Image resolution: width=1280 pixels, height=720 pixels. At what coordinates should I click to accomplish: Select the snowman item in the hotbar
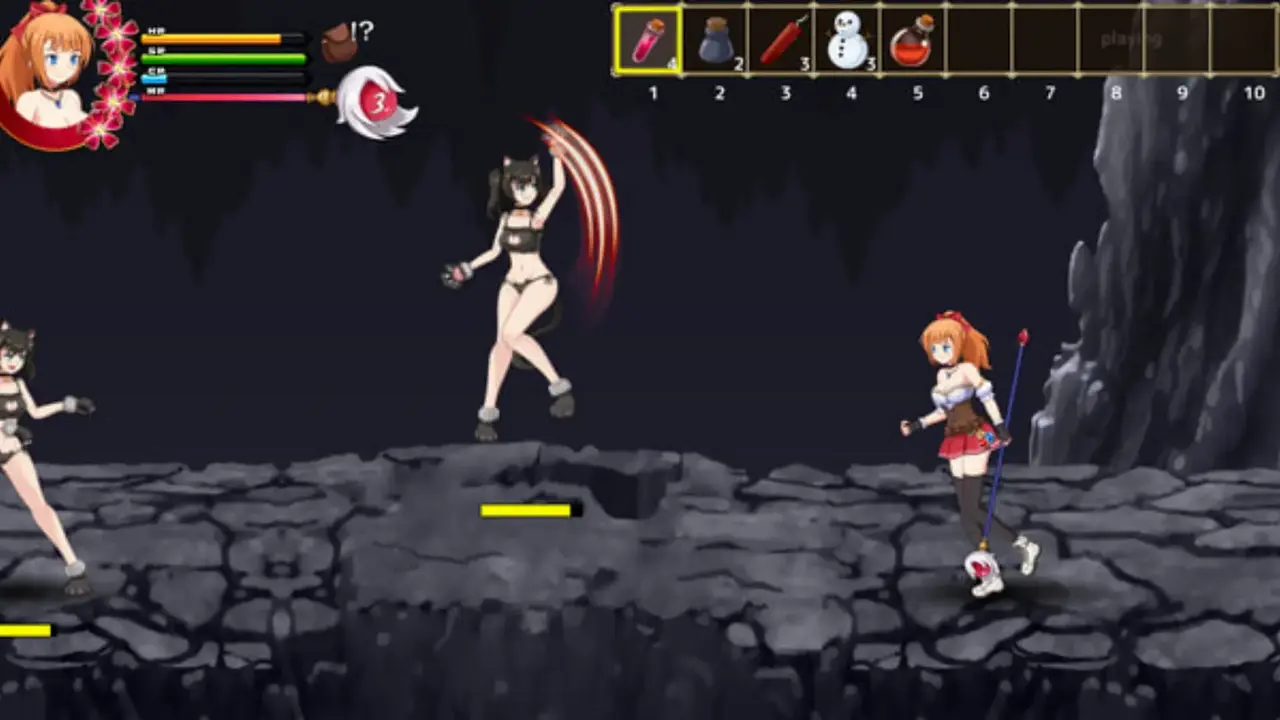click(x=847, y=42)
